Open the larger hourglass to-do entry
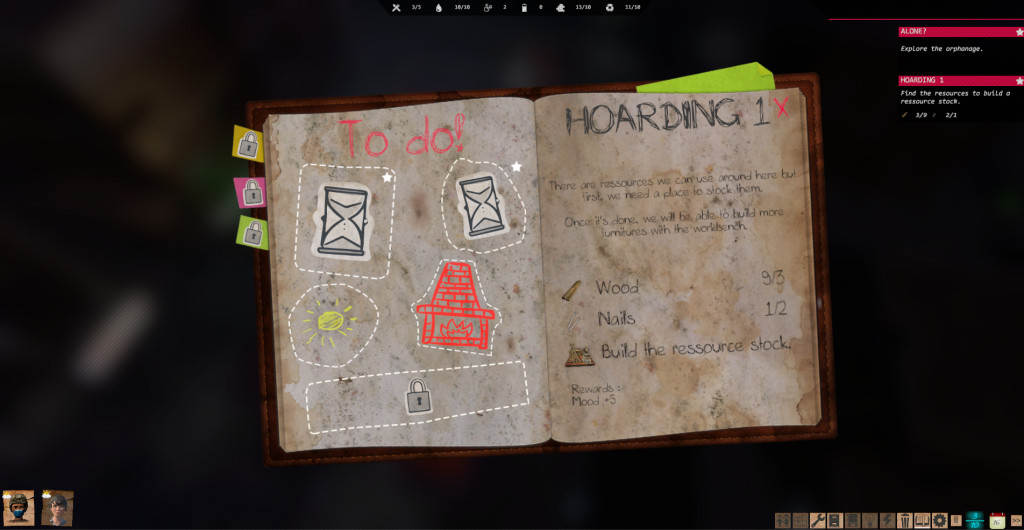1024x530 pixels. pos(343,219)
